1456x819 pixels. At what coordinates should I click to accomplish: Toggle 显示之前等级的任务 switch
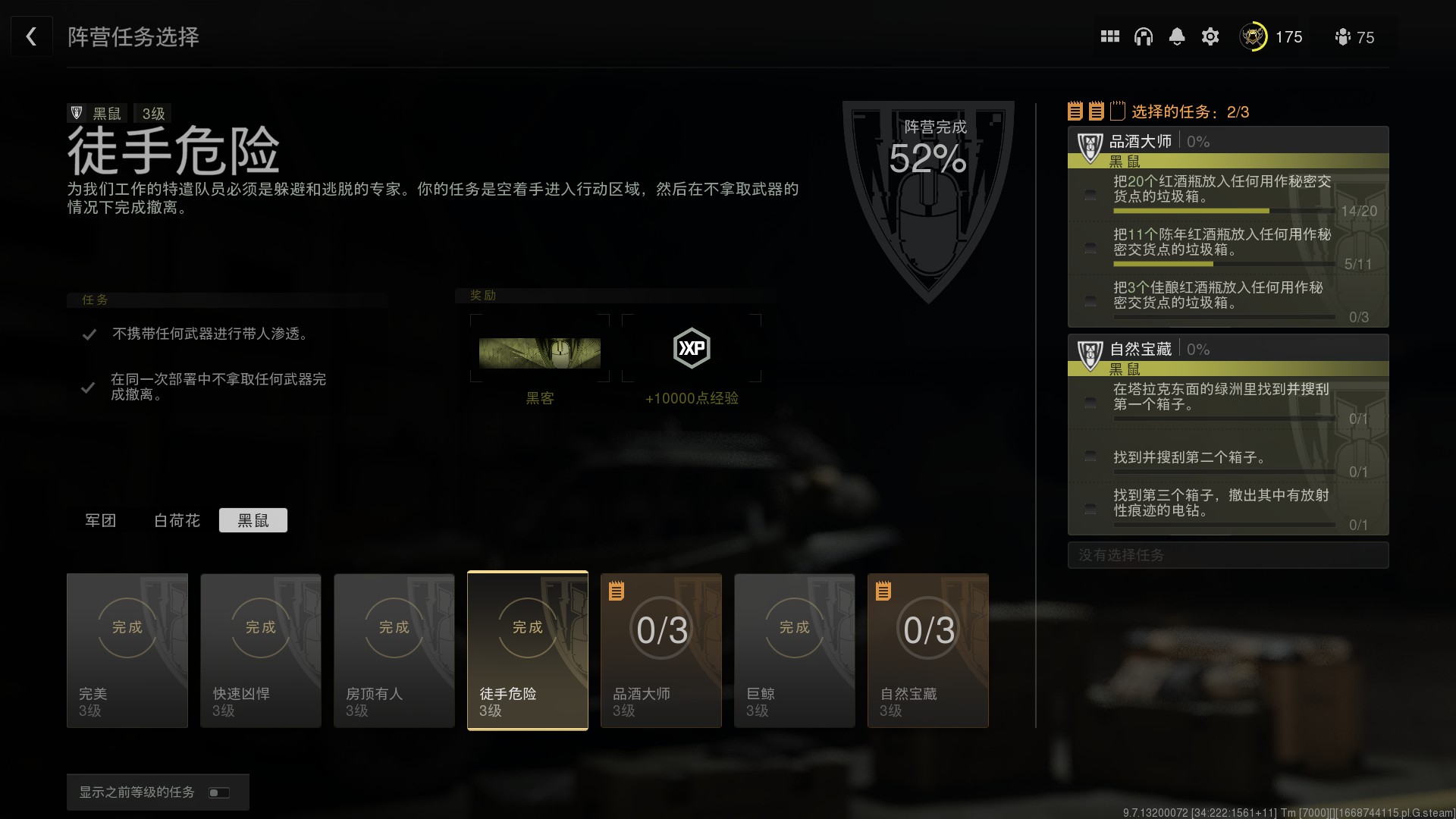pos(219,792)
